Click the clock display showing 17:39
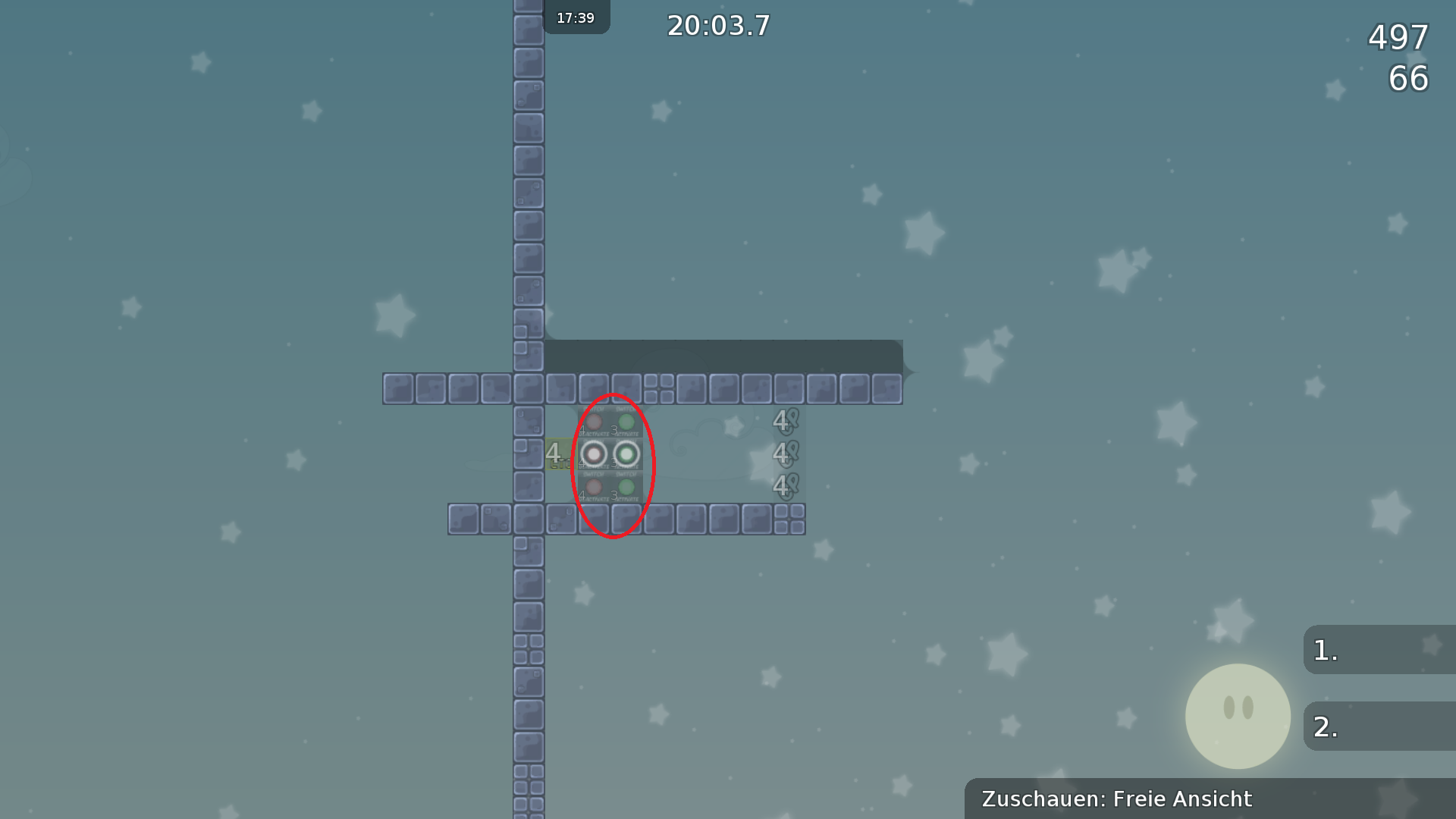The width and height of the screenshot is (1456, 819). pos(576,17)
